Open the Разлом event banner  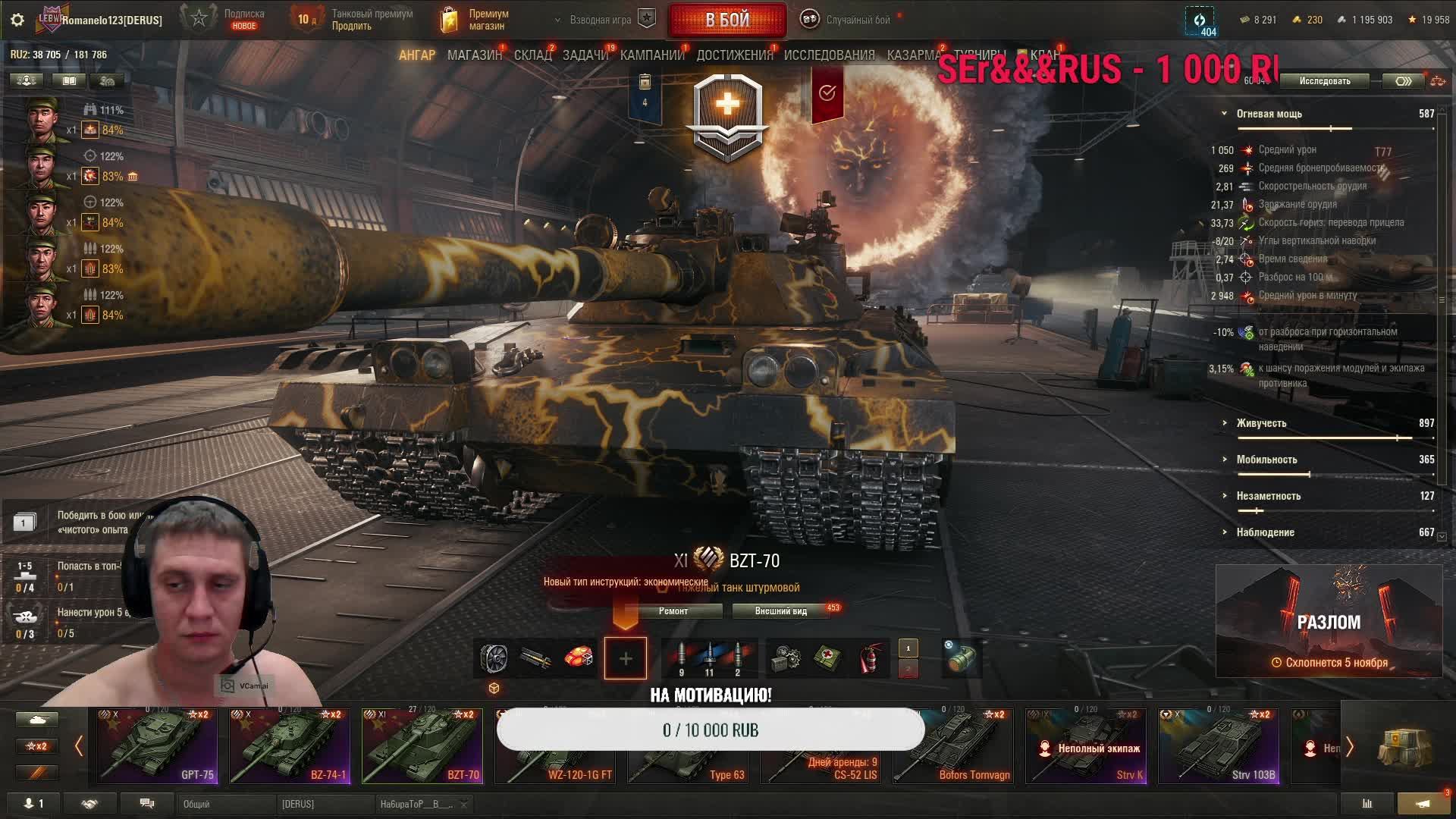coord(1329,621)
